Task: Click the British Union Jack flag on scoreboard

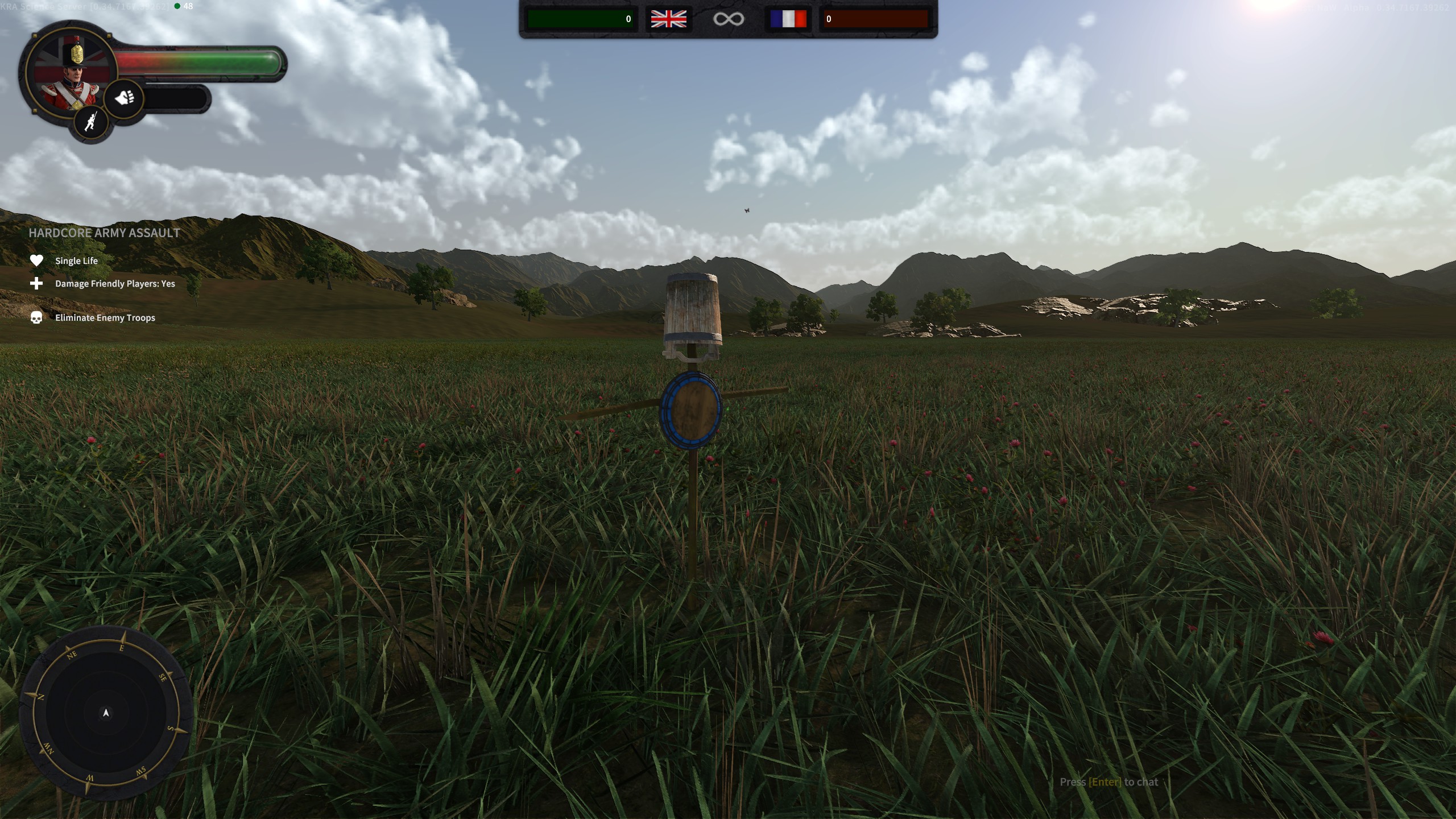Action: tap(669, 19)
